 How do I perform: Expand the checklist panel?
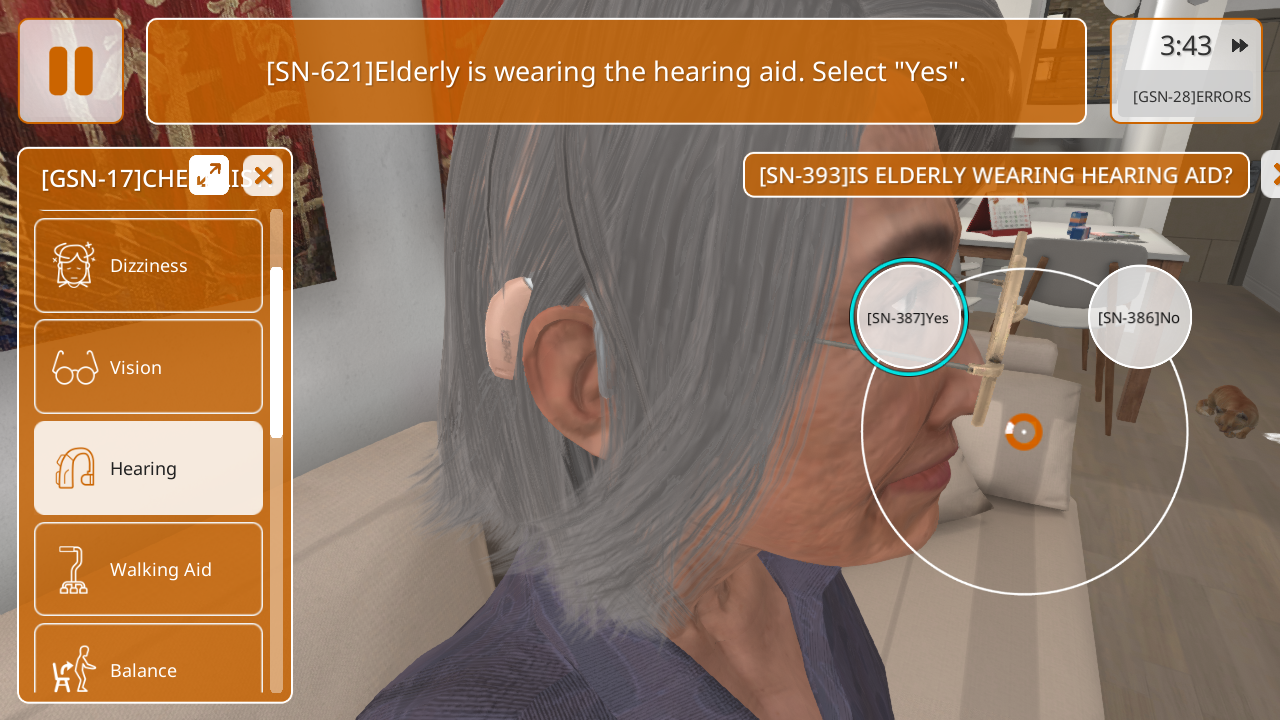coord(209,176)
